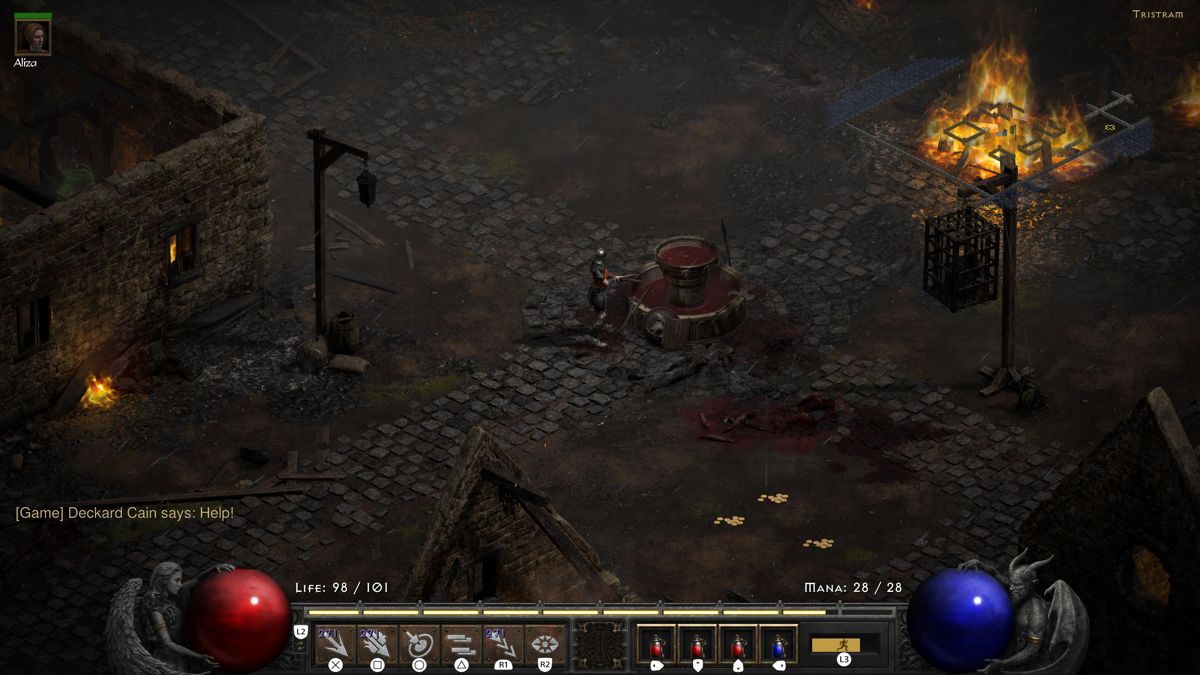
Task: Activate the single arrow skill icon
Action: coord(335,643)
